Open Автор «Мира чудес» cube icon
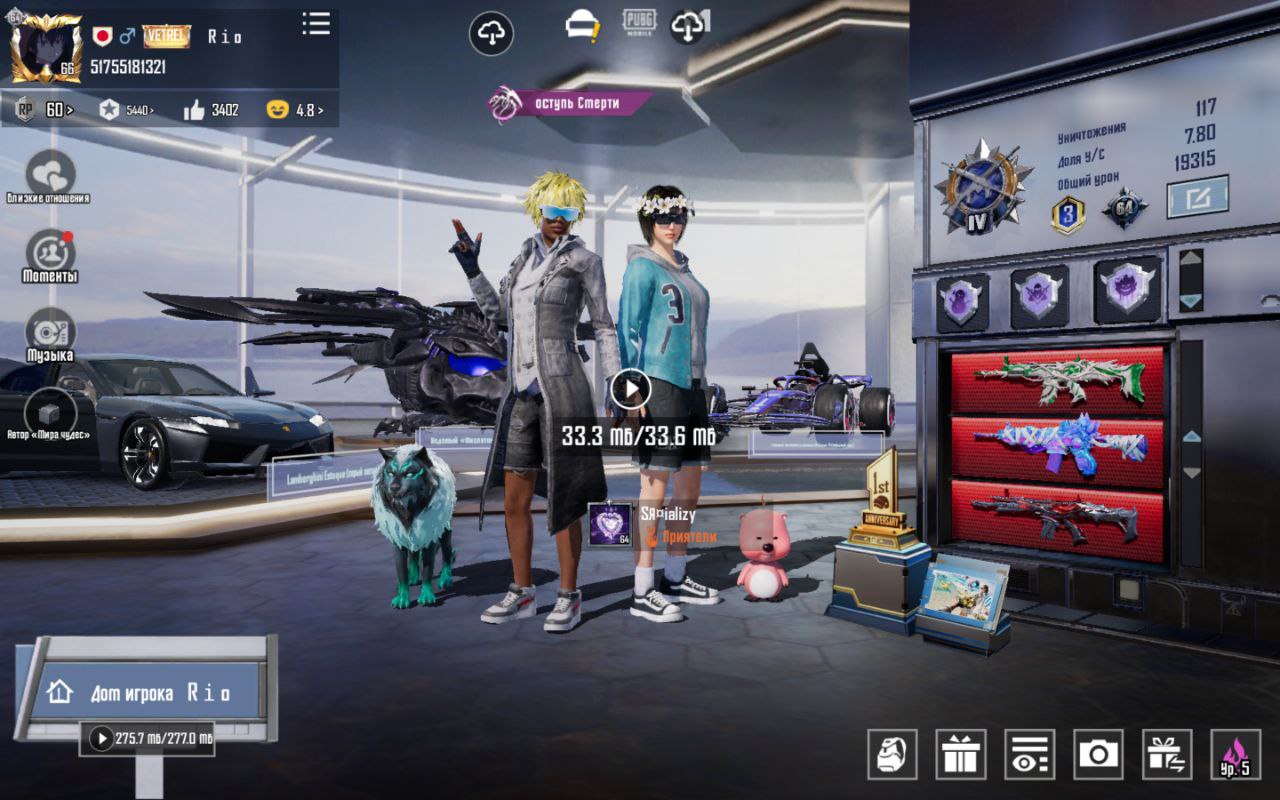The width and height of the screenshot is (1280, 800). pyautogui.click(x=50, y=411)
